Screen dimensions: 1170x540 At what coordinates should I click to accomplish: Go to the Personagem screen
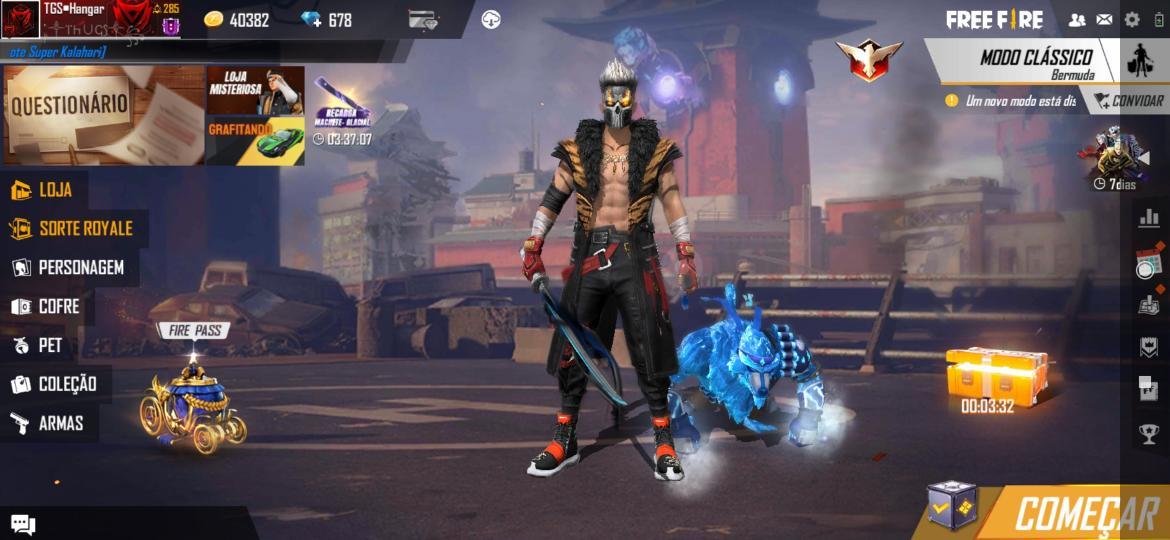click(x=70, y=268)
